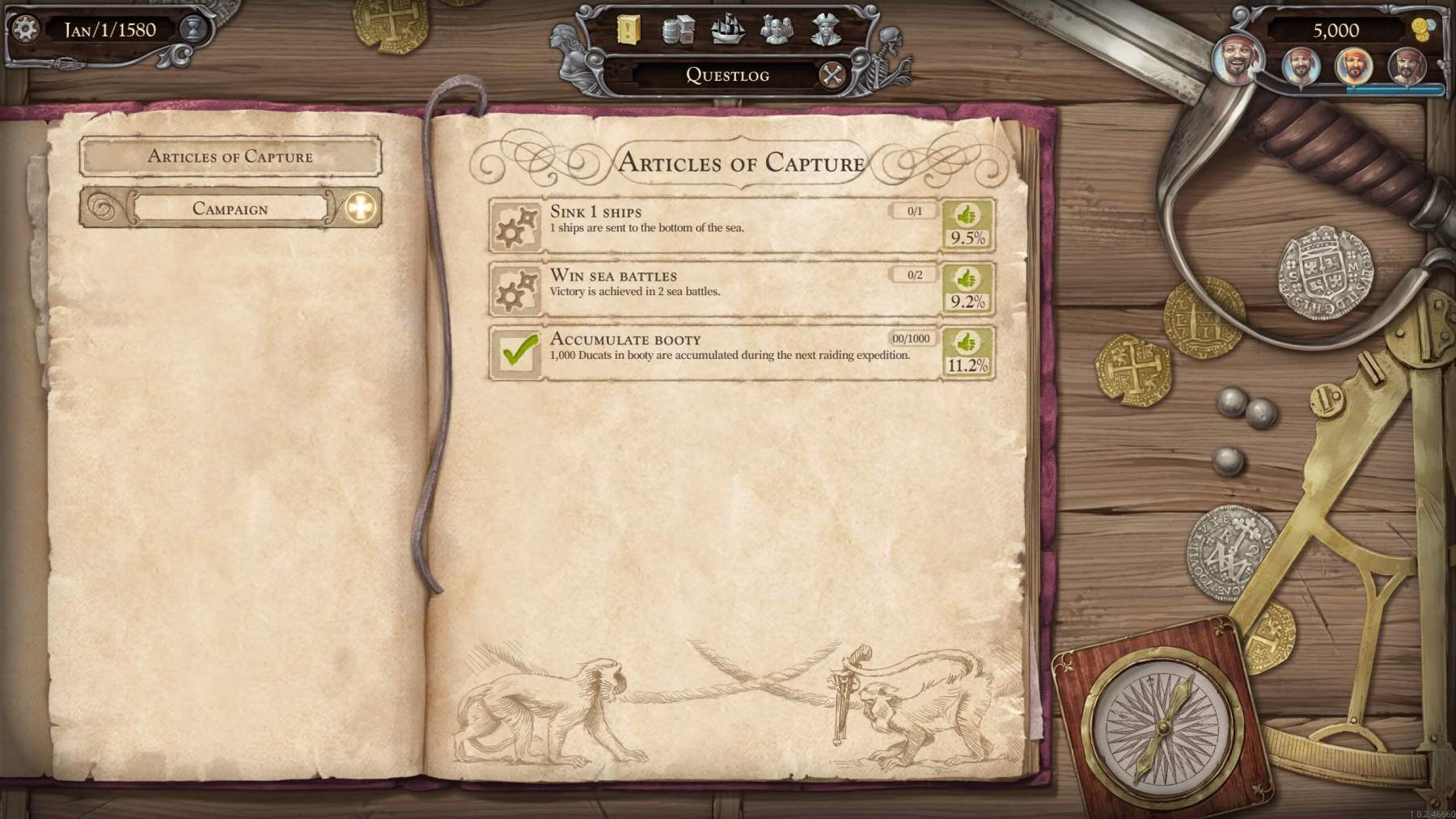This screenshot has width=1456, height=819.
Task: Open the crew members screen
Action: (777, 31)
